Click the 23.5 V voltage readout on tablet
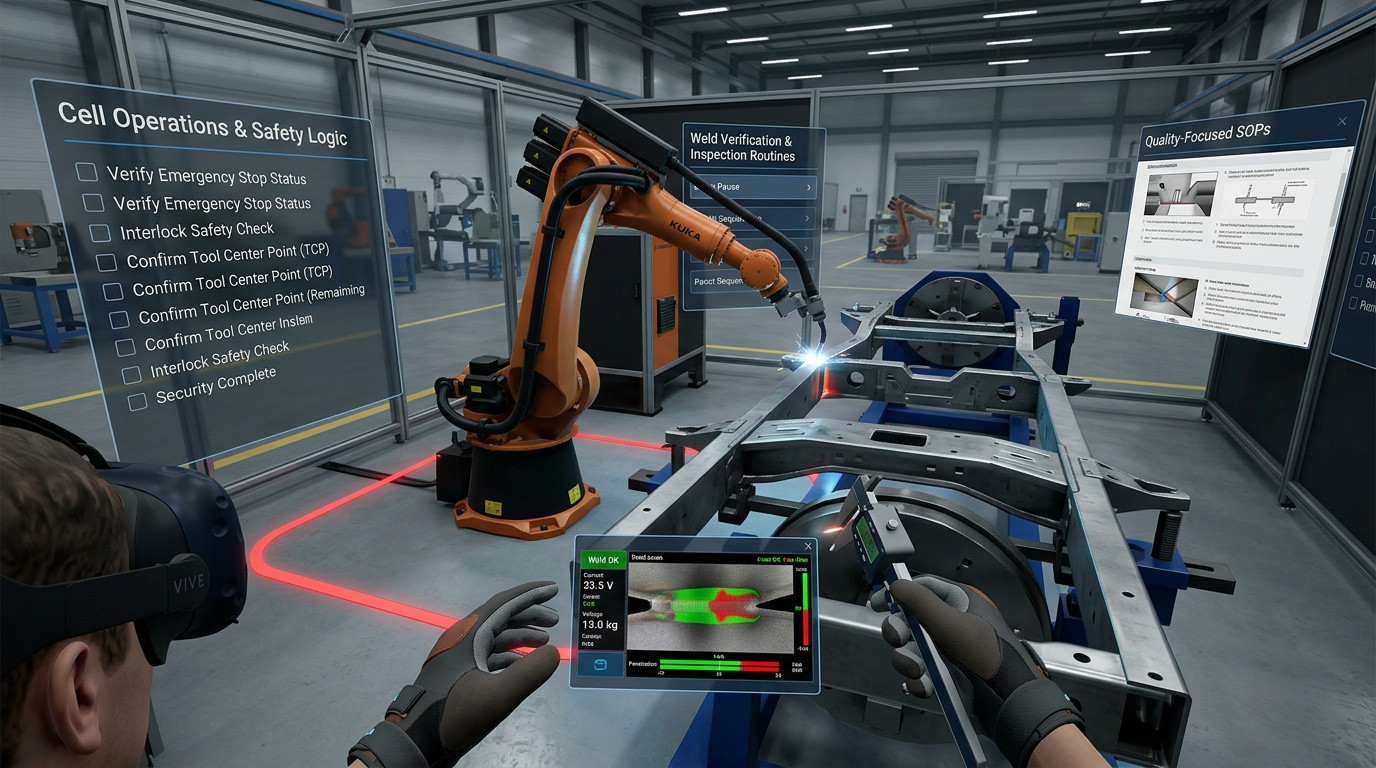 pos(597,583)
